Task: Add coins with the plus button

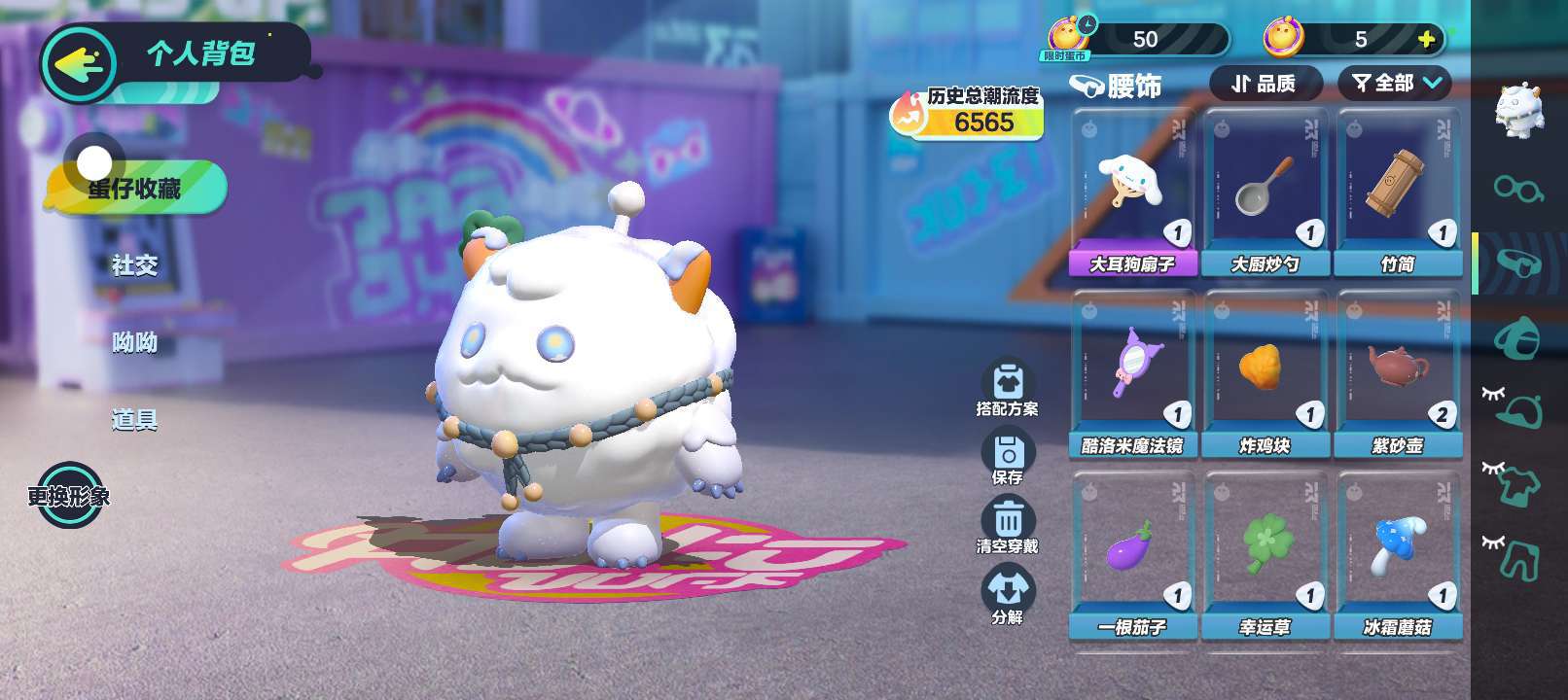Action: pyautogui.click(x=1426, y=39)
